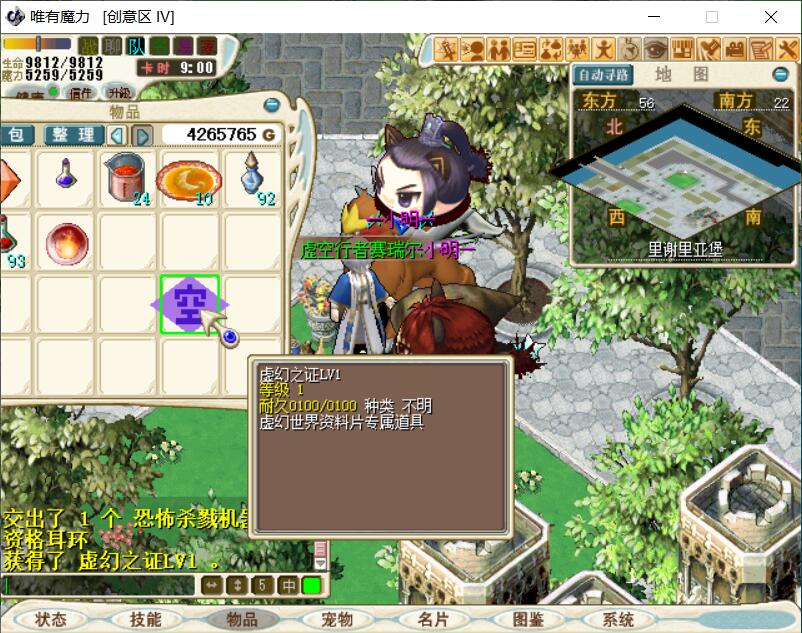Go to previous inventory page arrow
802x633 pixels.
118,135
